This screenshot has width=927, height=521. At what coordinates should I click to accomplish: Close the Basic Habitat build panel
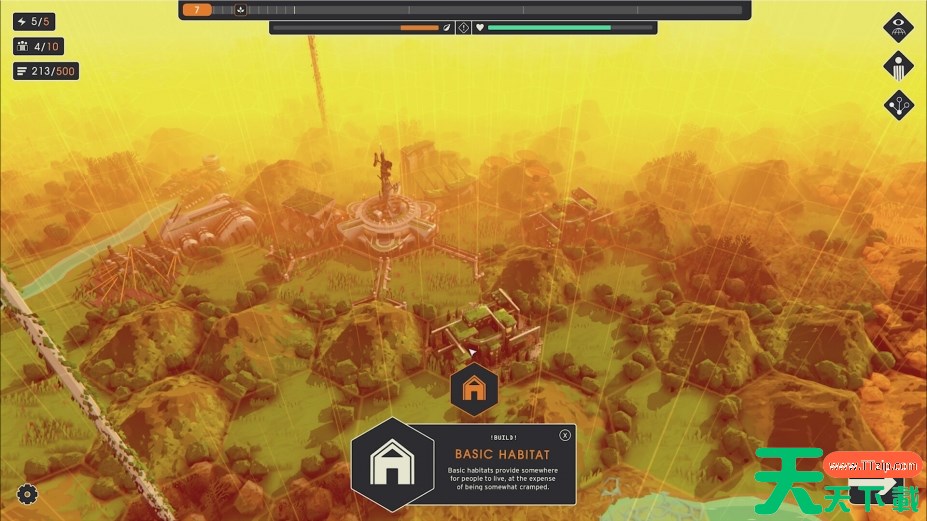tap(565, 435)
